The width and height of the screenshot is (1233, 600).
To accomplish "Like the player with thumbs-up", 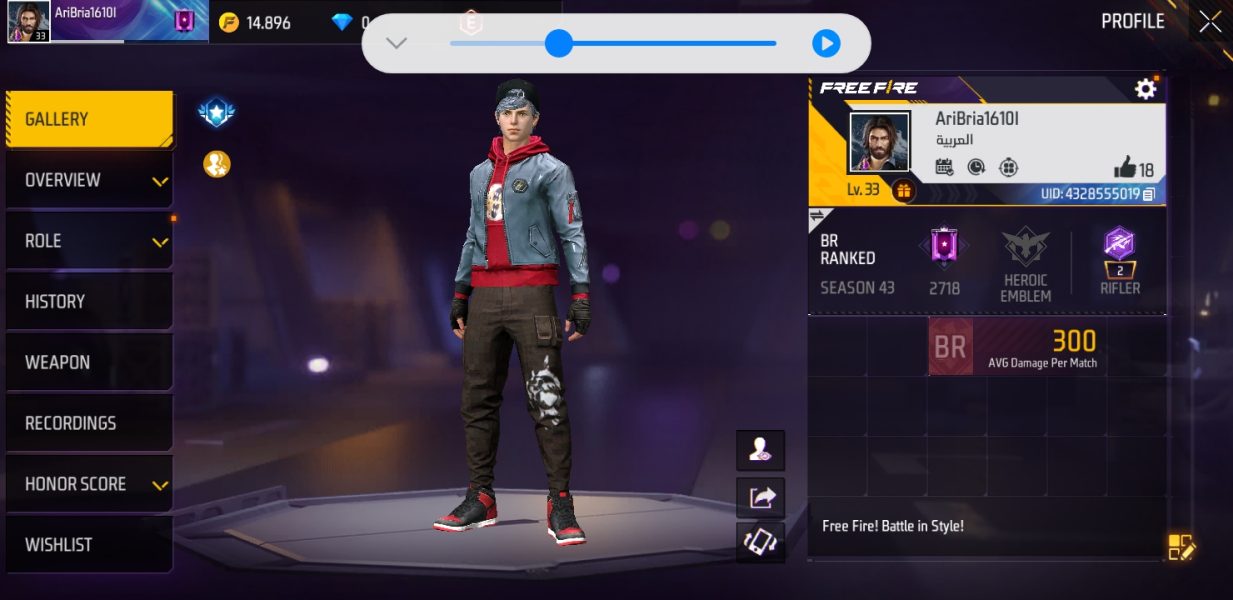I will [x=1125, y=168].
